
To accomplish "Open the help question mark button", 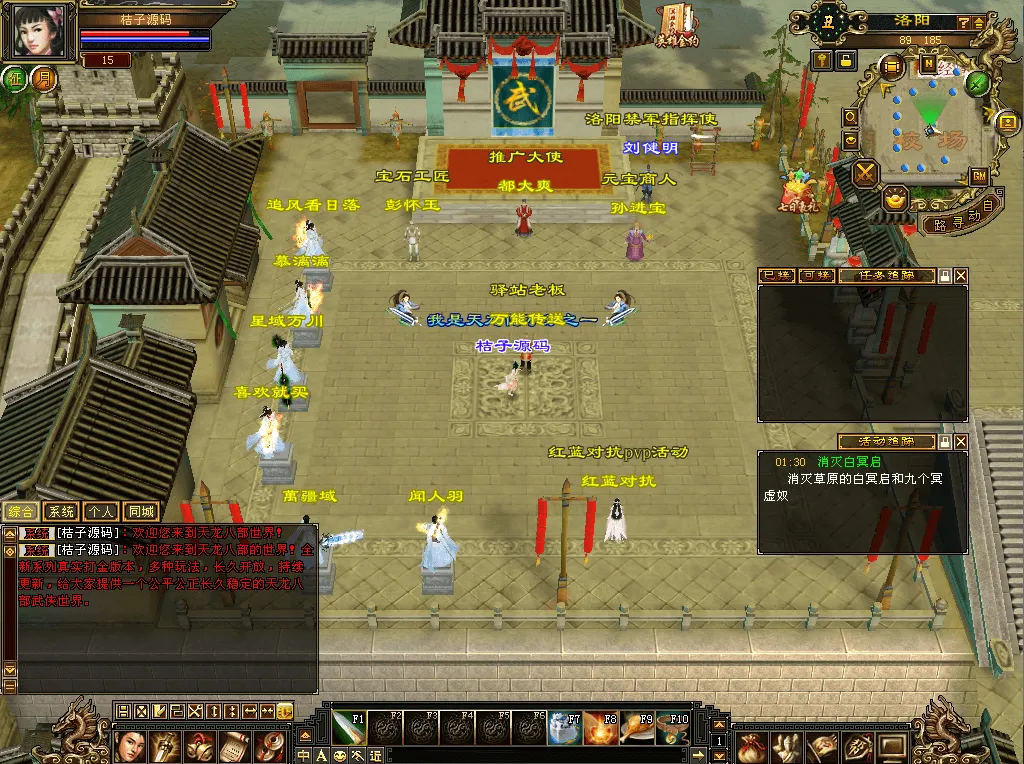I will (x=963, y=22).
